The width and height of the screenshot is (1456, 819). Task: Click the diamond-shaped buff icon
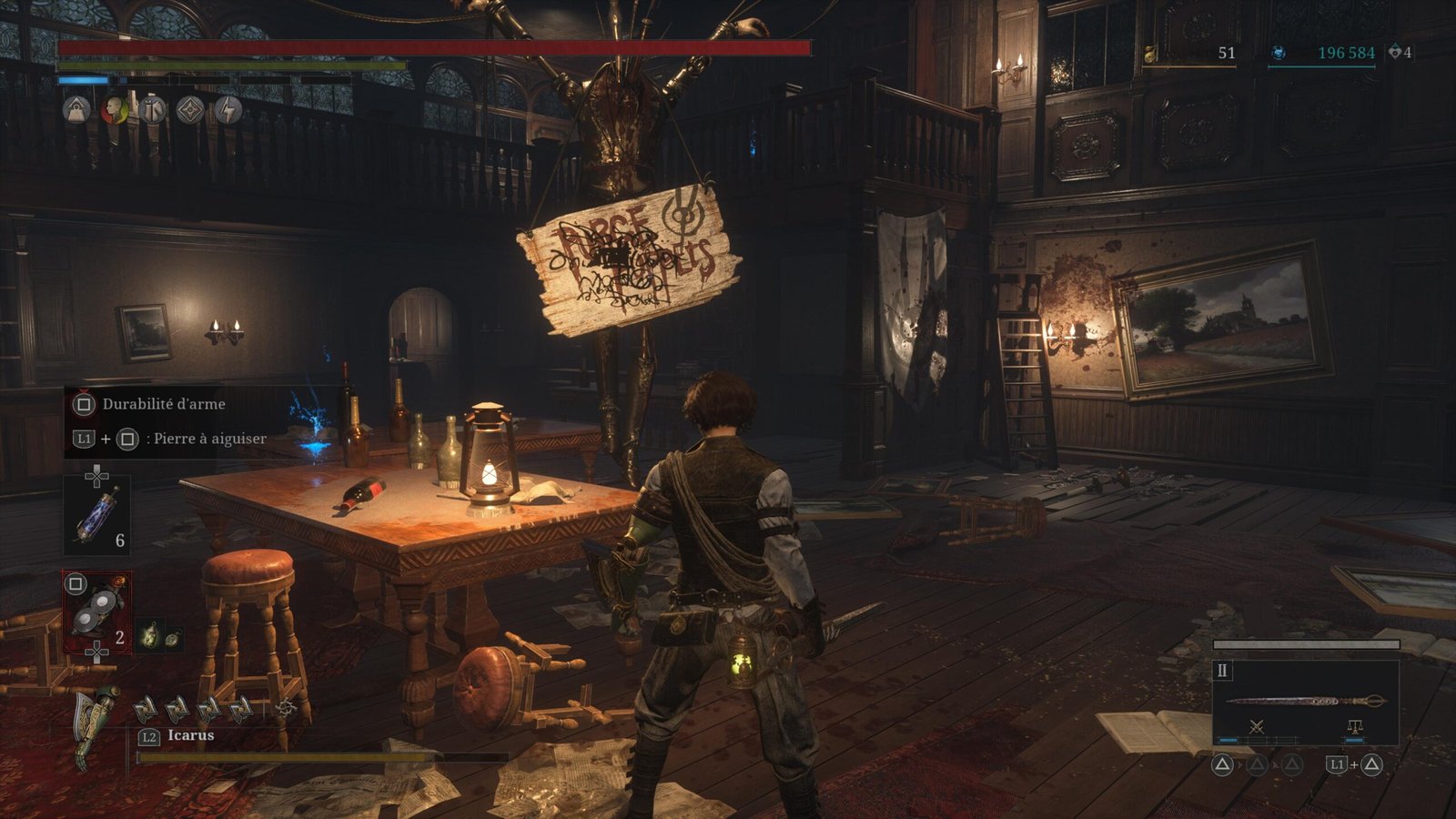(x=189, y=110)
